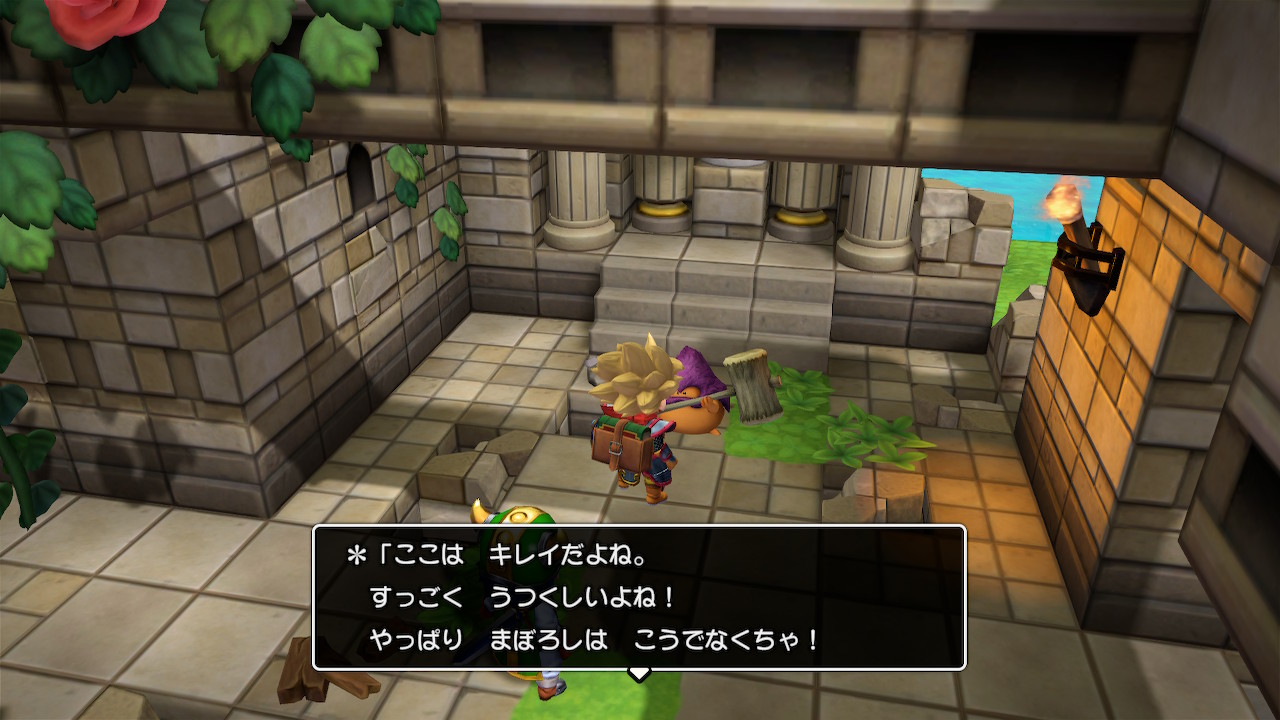
Task: Advance dialogue via the white continue arrow
Action: pos(639,673)
